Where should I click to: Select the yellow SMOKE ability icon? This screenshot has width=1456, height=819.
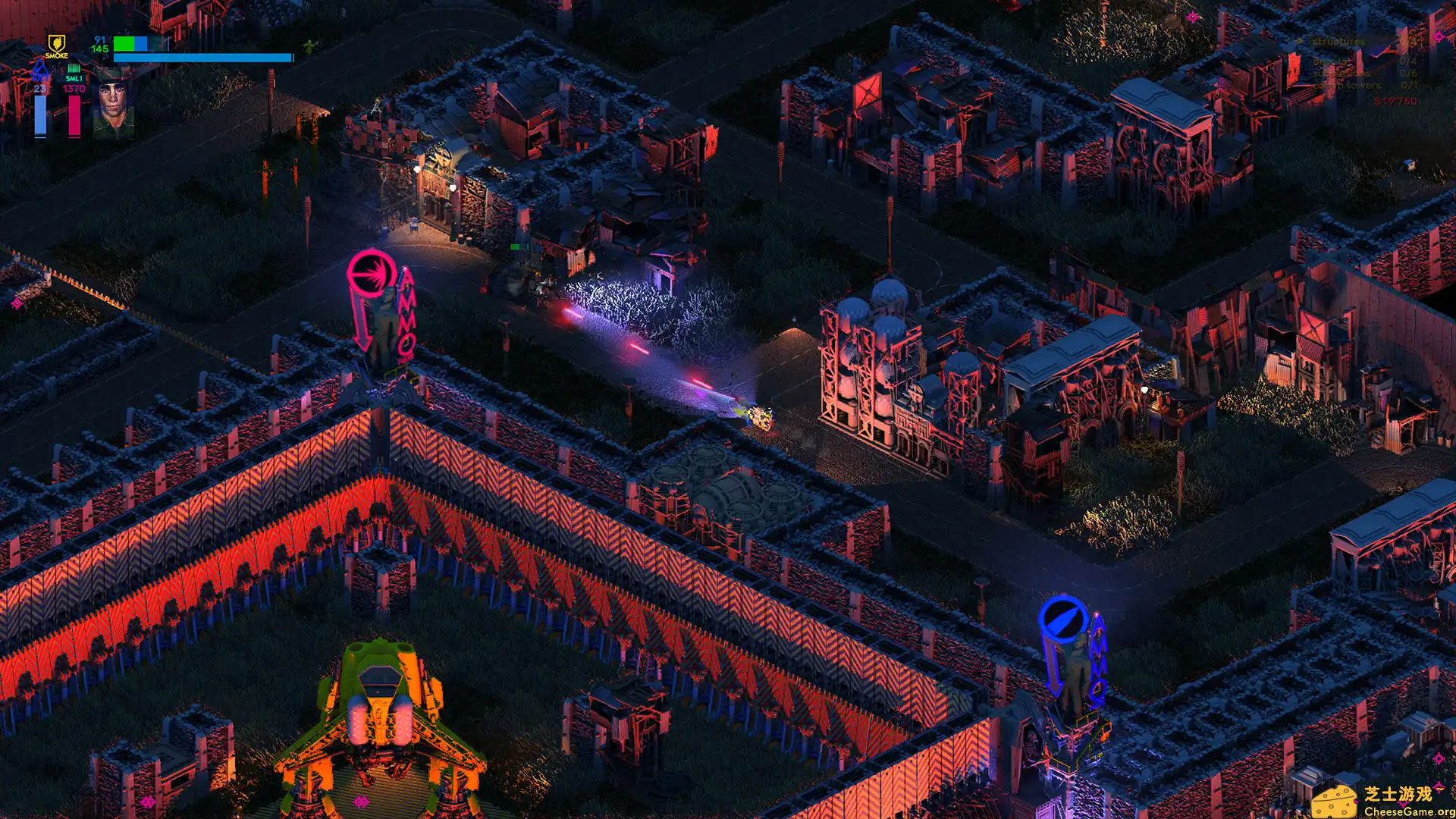coord(57,44)
